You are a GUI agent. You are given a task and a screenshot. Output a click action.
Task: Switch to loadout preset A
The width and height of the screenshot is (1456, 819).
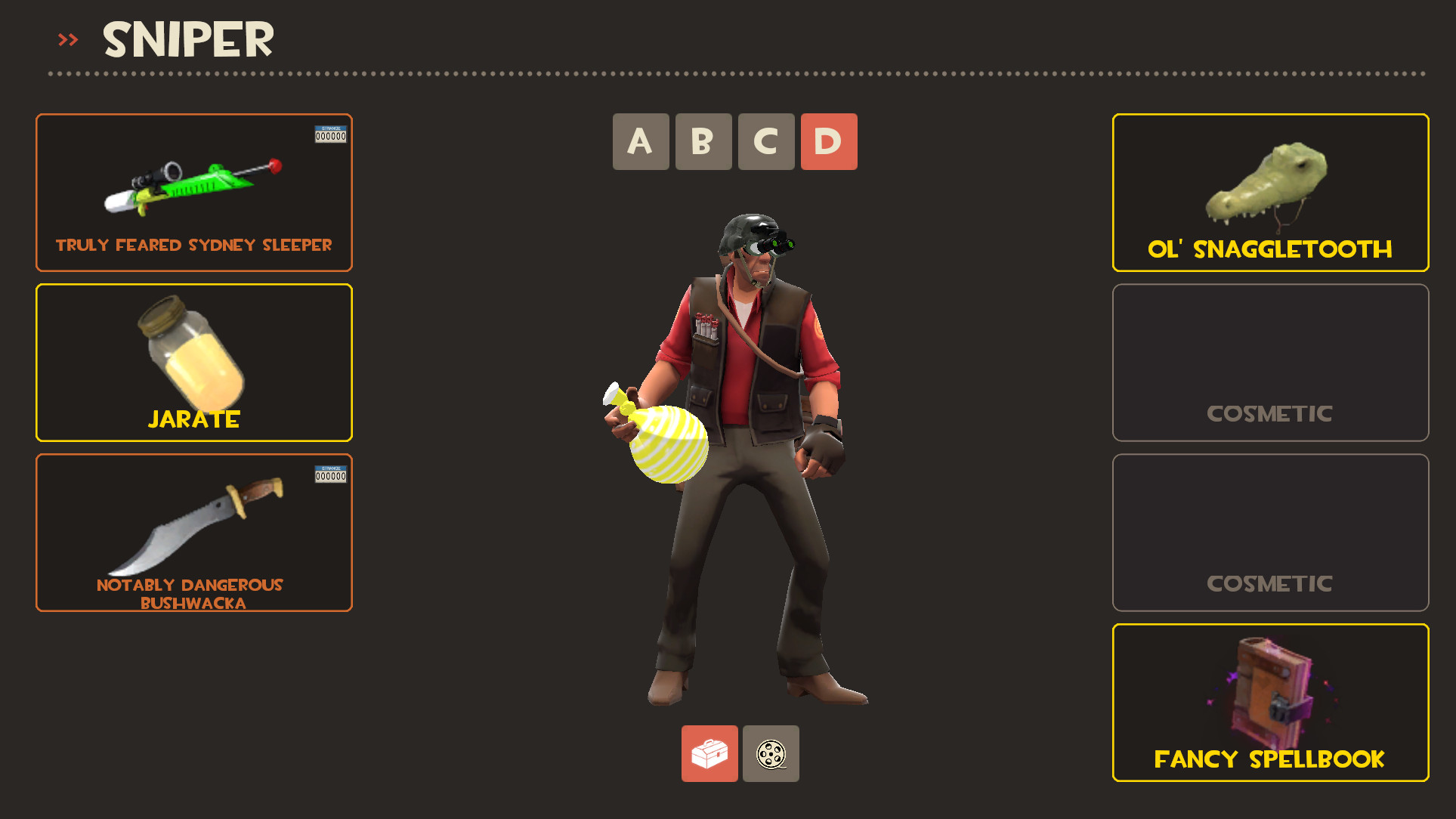640,141
